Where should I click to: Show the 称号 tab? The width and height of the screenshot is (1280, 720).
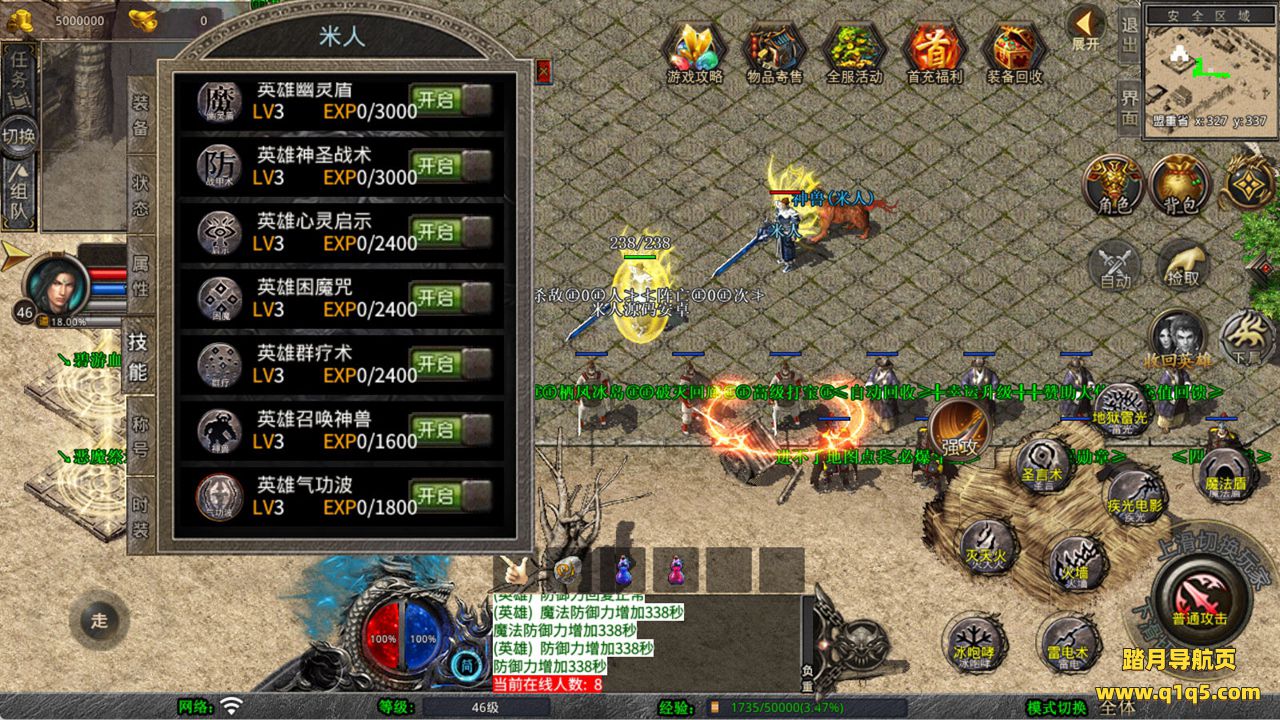(141, 437)
